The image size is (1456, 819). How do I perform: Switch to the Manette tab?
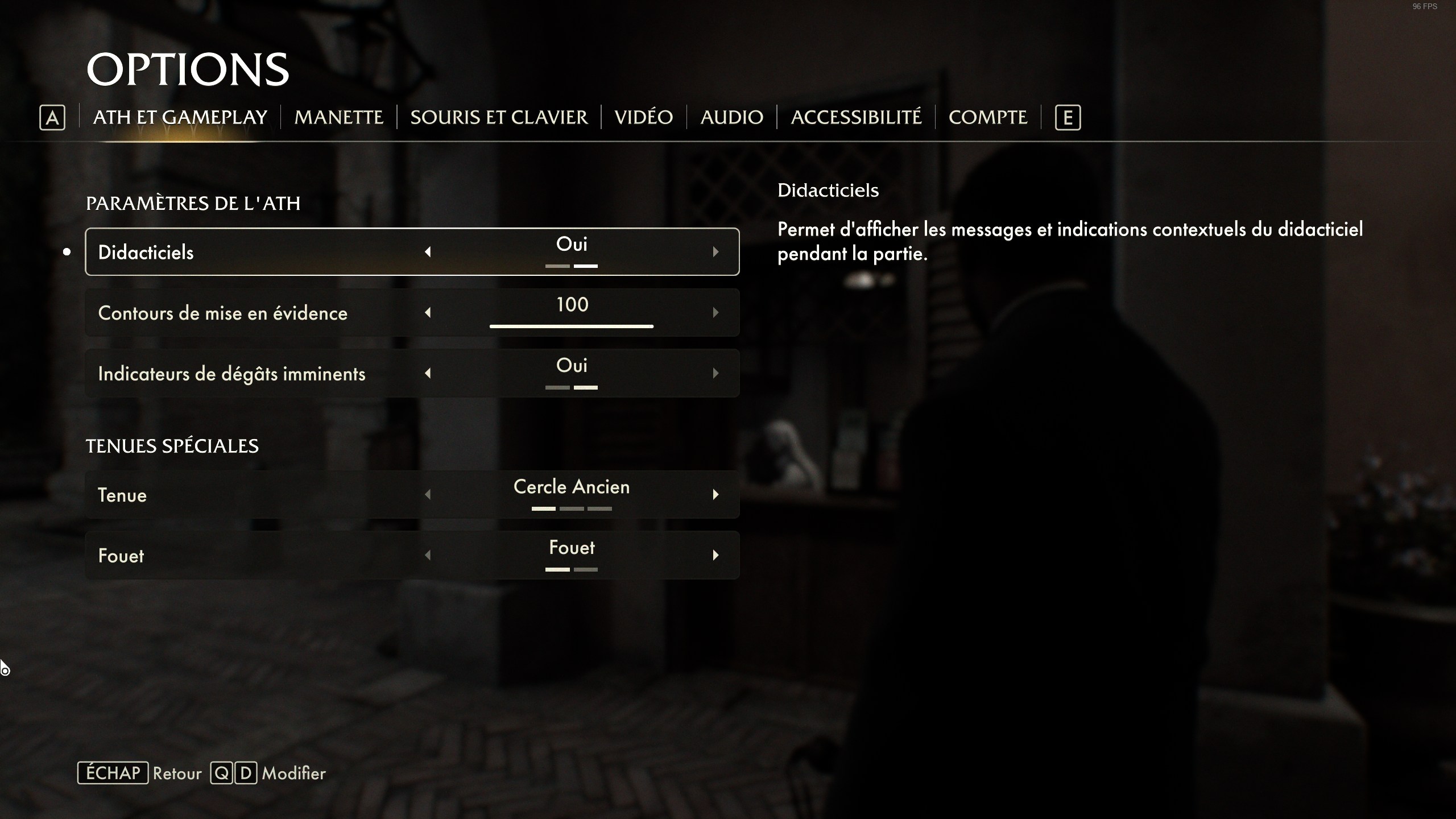pos(338,117)
